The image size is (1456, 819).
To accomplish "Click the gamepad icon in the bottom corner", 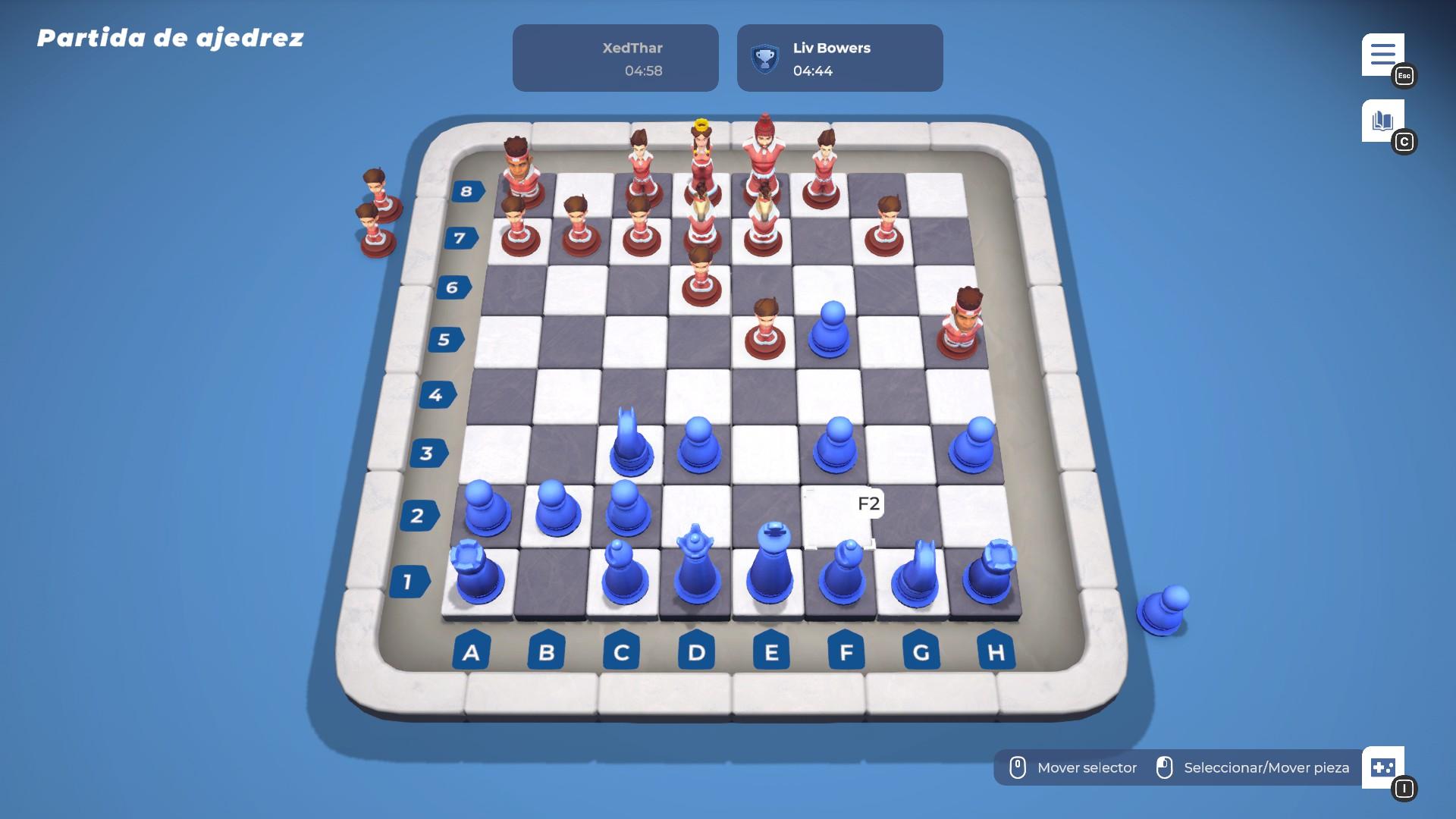I will [x=1385, y=768].
